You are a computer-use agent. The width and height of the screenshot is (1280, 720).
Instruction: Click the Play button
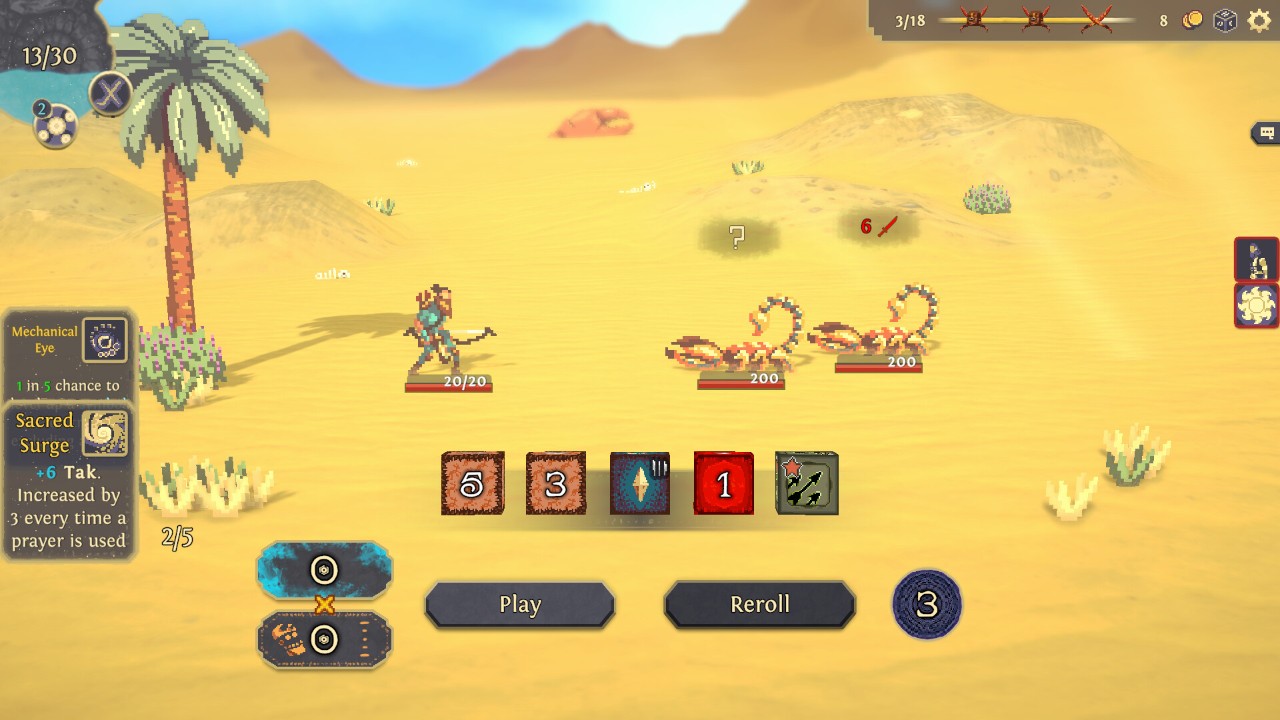click(520, 604)
